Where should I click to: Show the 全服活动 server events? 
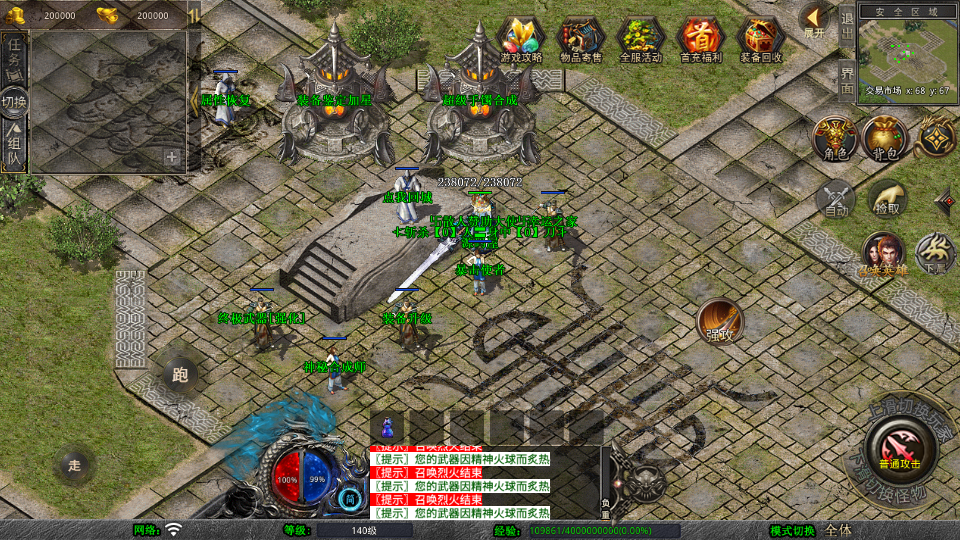pos(641,39)
